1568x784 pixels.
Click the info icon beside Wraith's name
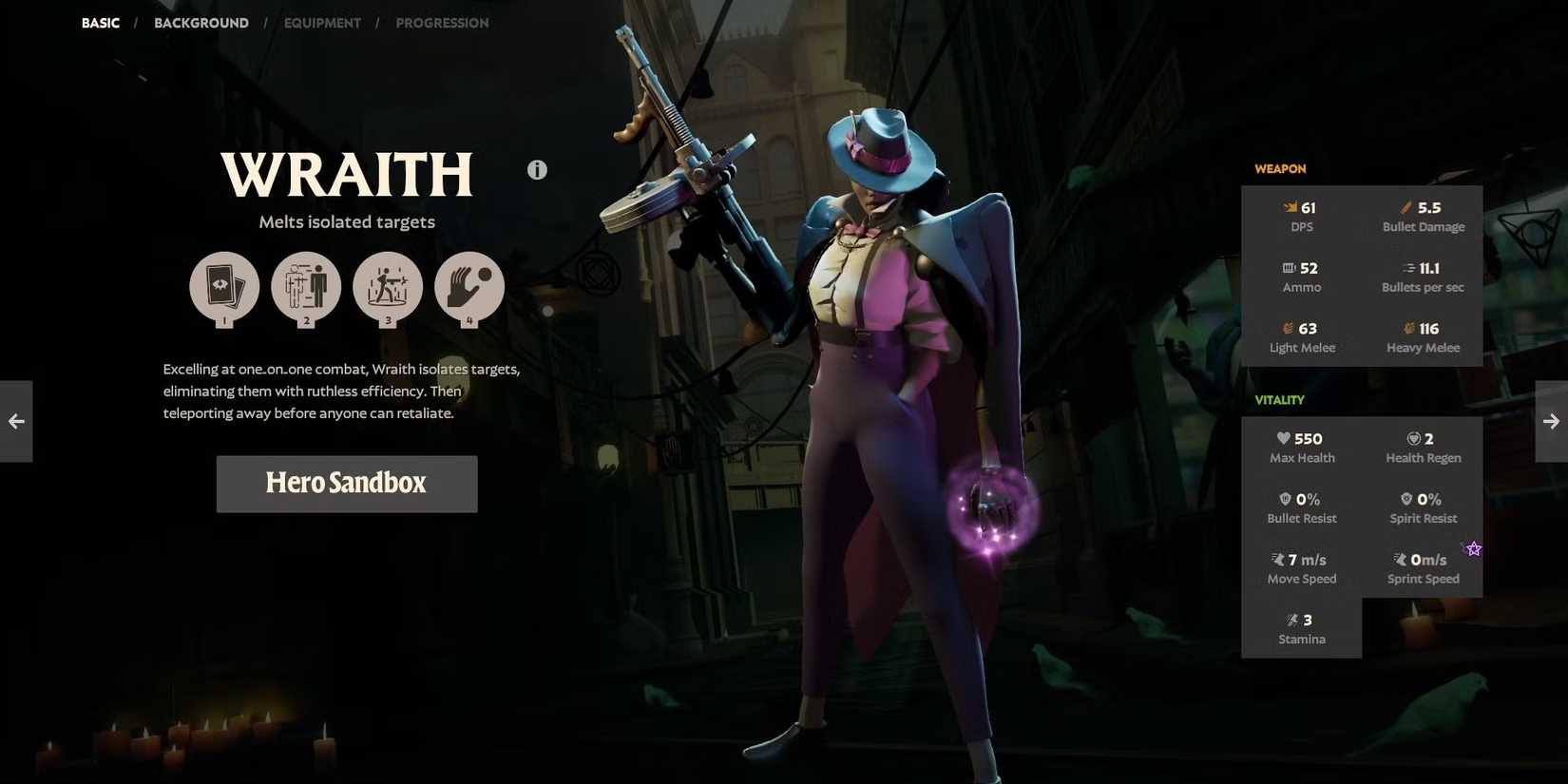tap(537, 170)
